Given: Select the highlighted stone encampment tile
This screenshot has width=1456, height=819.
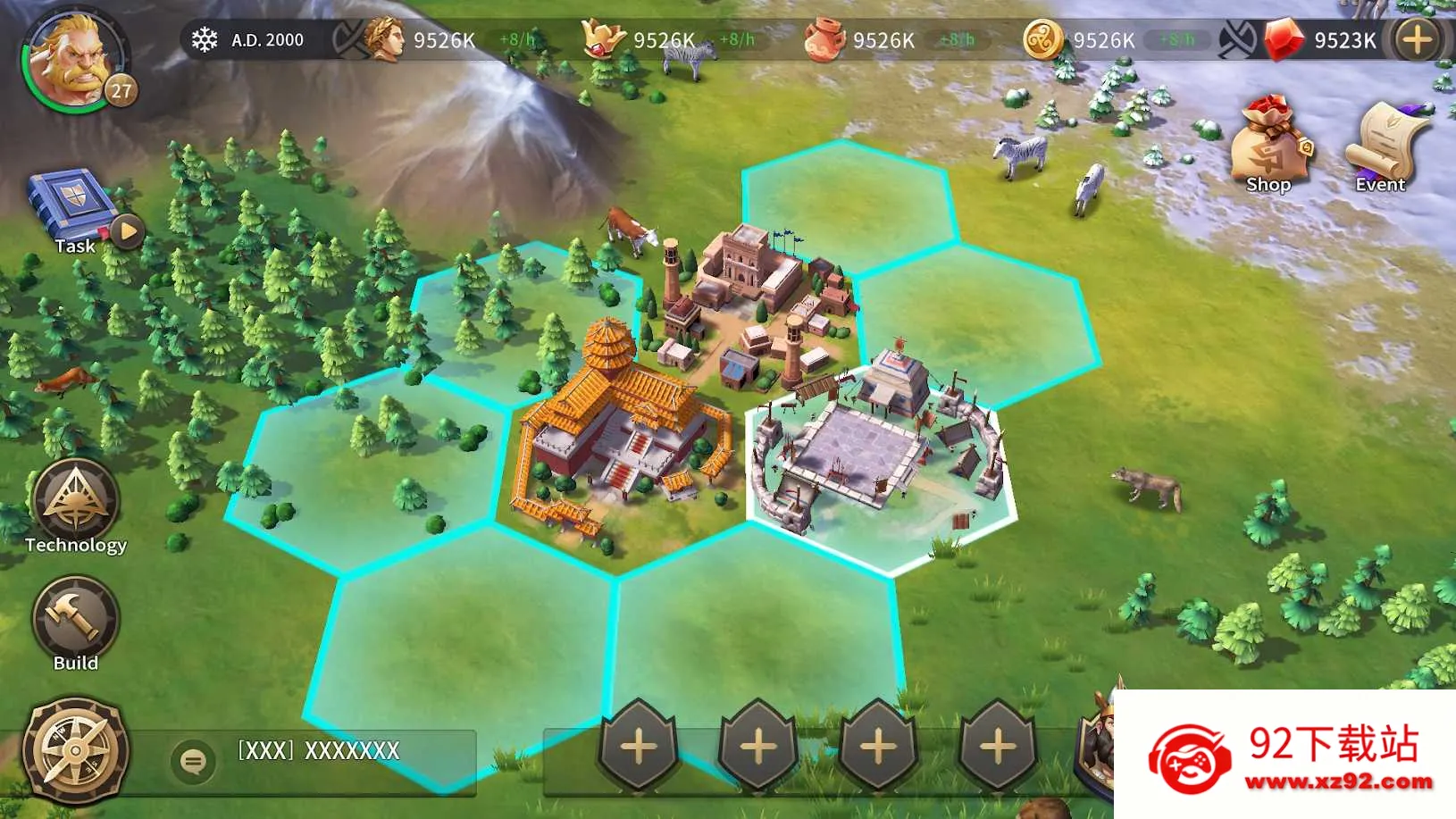Looking at the screenshot, I should coord(880,455).
